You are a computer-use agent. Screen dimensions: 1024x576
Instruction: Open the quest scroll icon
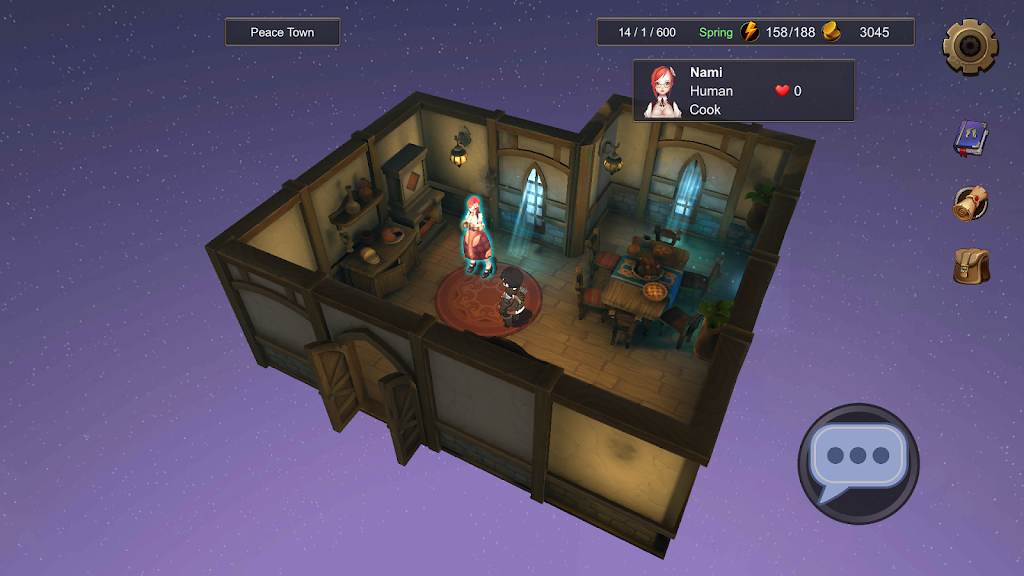click(x=969, y=203)
